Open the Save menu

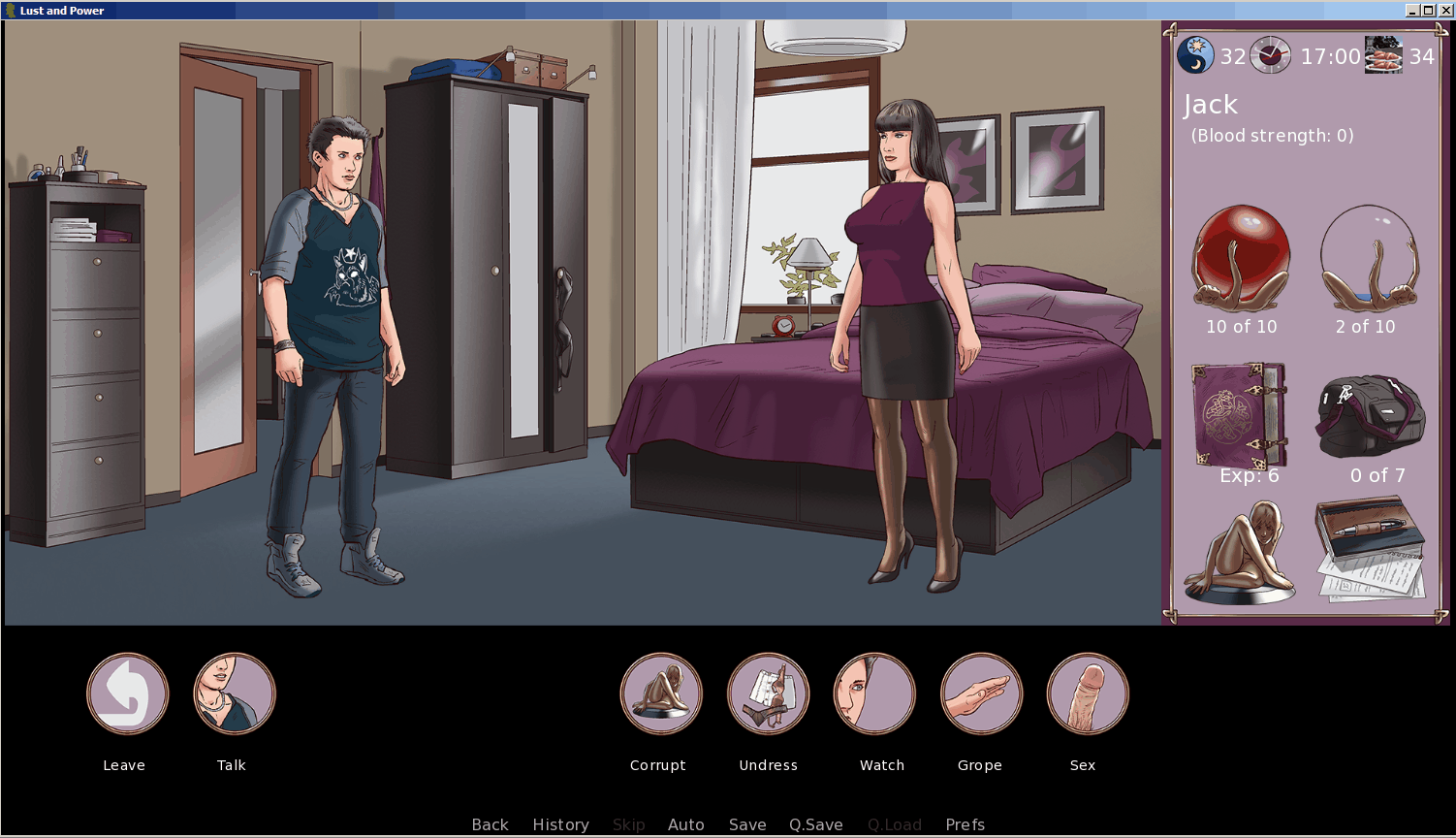[x=747, y=824]
